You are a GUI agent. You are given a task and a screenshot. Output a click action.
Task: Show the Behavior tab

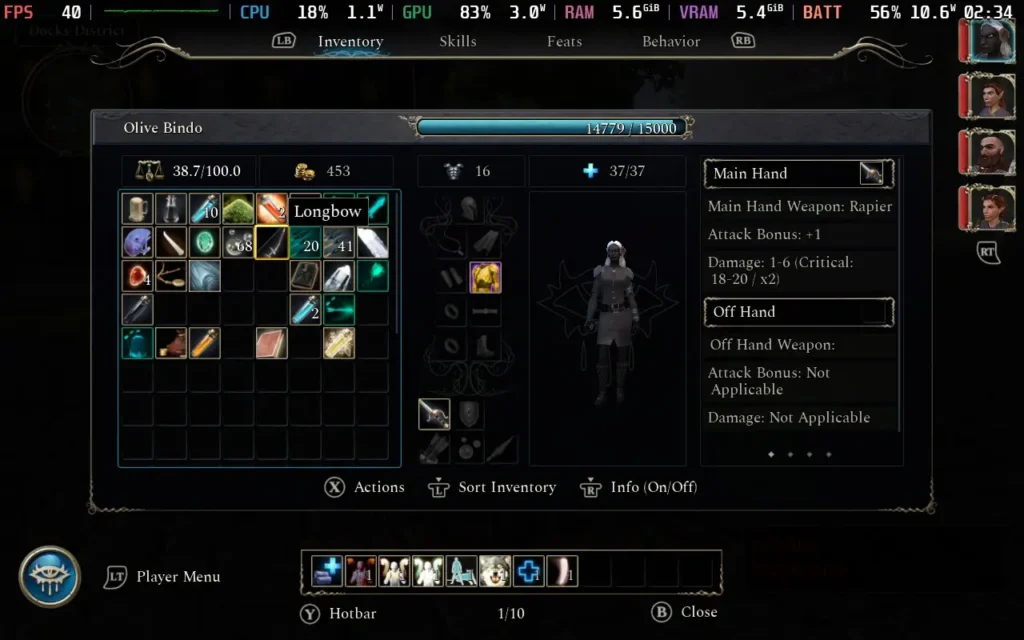point(670,42)
